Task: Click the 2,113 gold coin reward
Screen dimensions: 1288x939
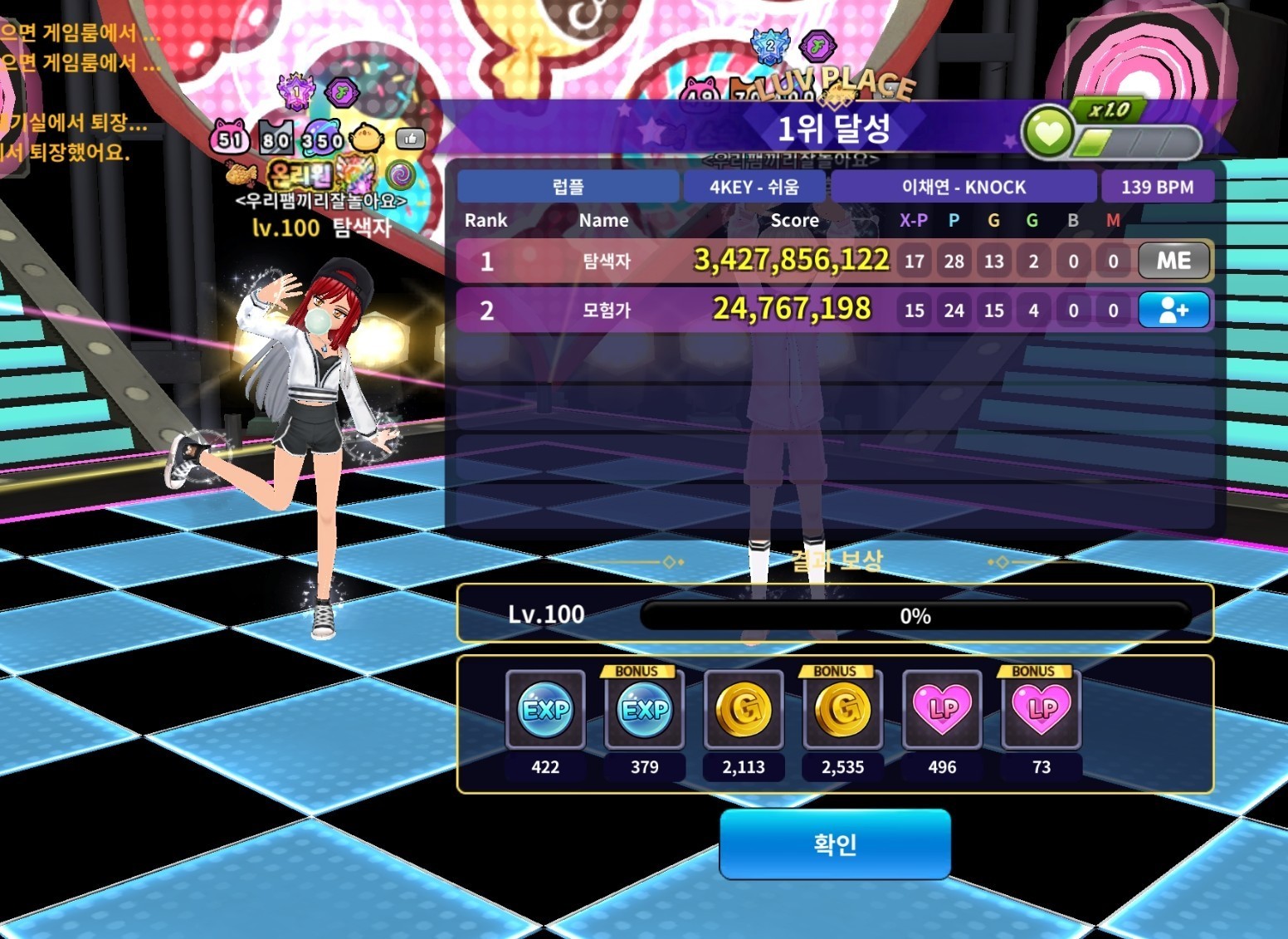Action: click(x=744, y=710)
